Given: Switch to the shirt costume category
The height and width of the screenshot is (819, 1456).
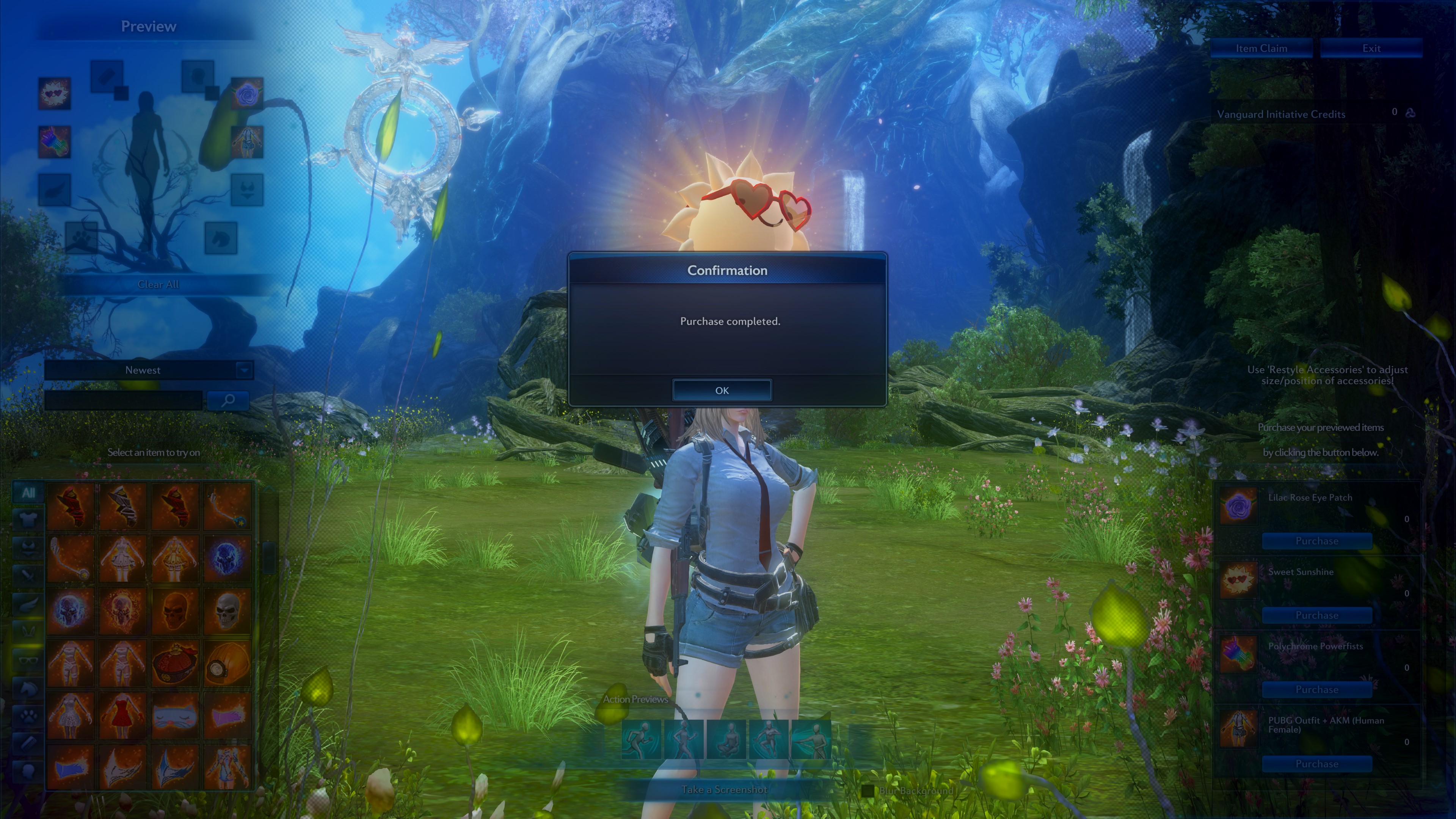Looking at the screenshot, I should (28, 518).
